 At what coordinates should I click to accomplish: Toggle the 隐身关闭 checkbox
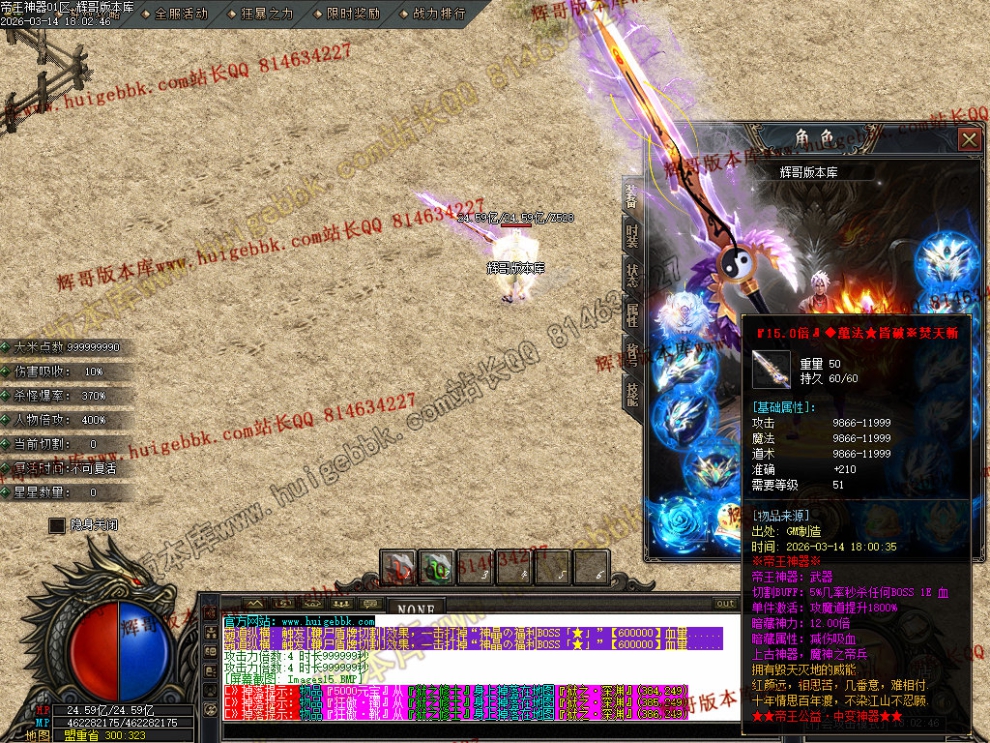[57, 524]
